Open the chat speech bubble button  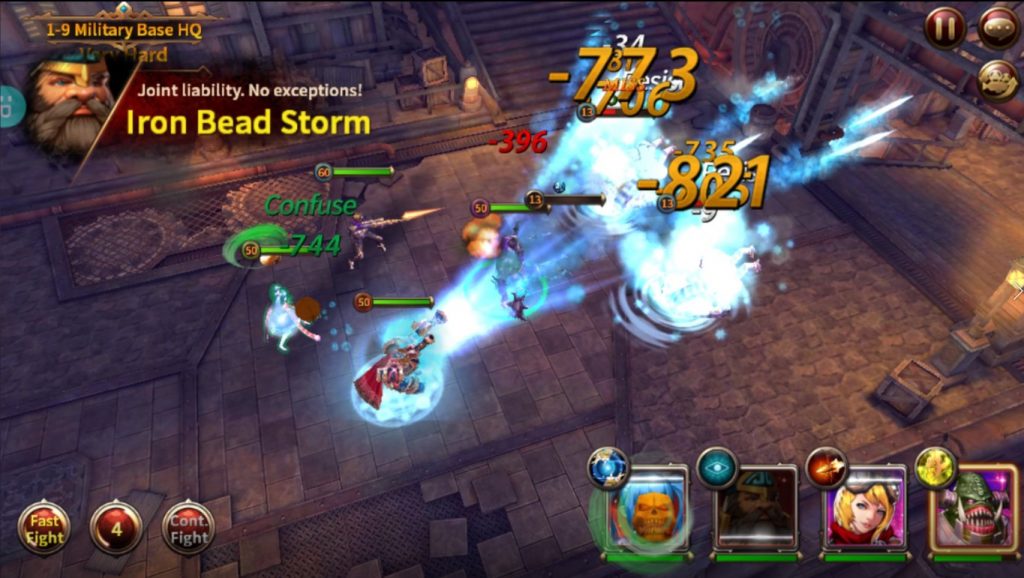(997, 28)
